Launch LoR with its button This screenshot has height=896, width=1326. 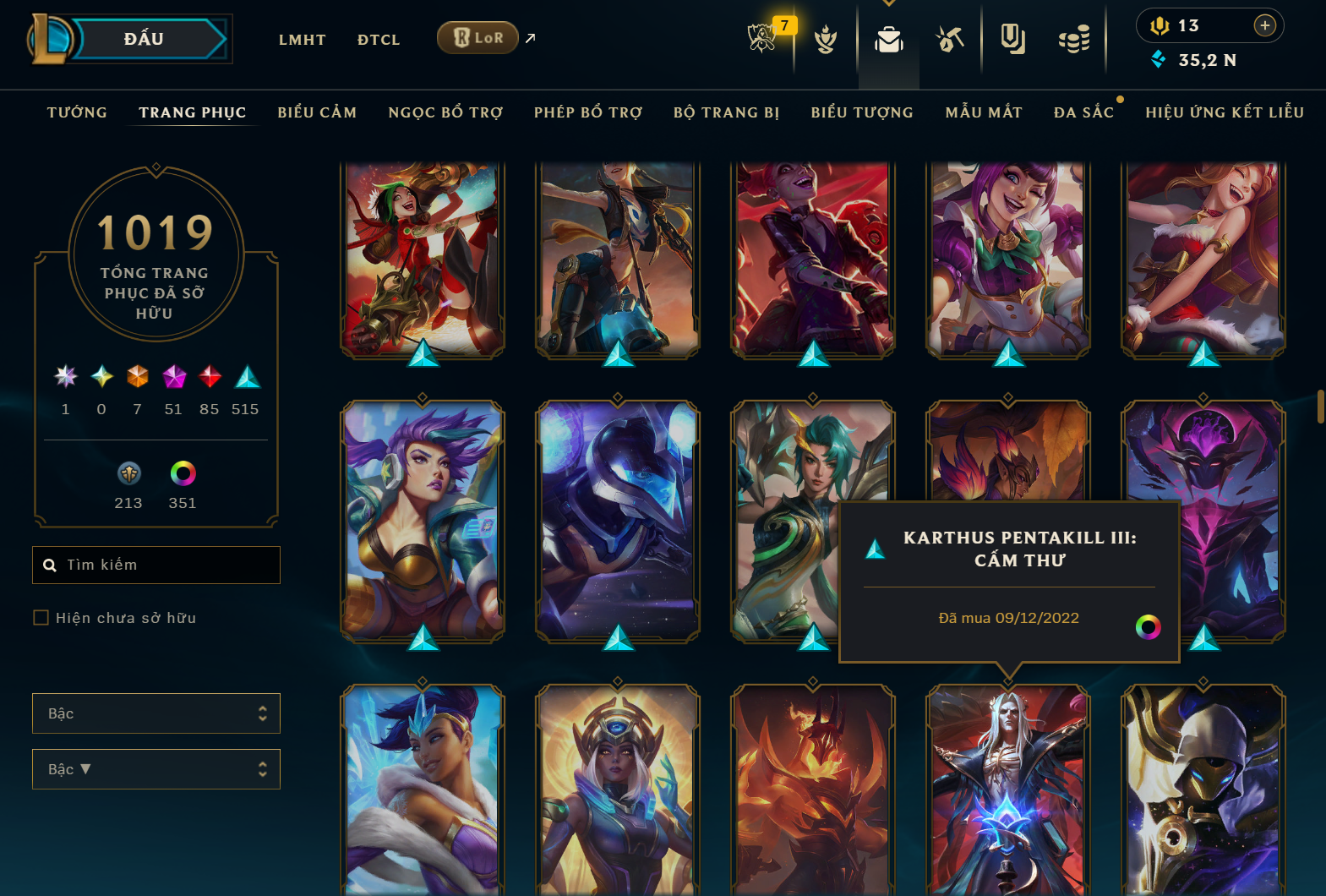tap(477, 37)
